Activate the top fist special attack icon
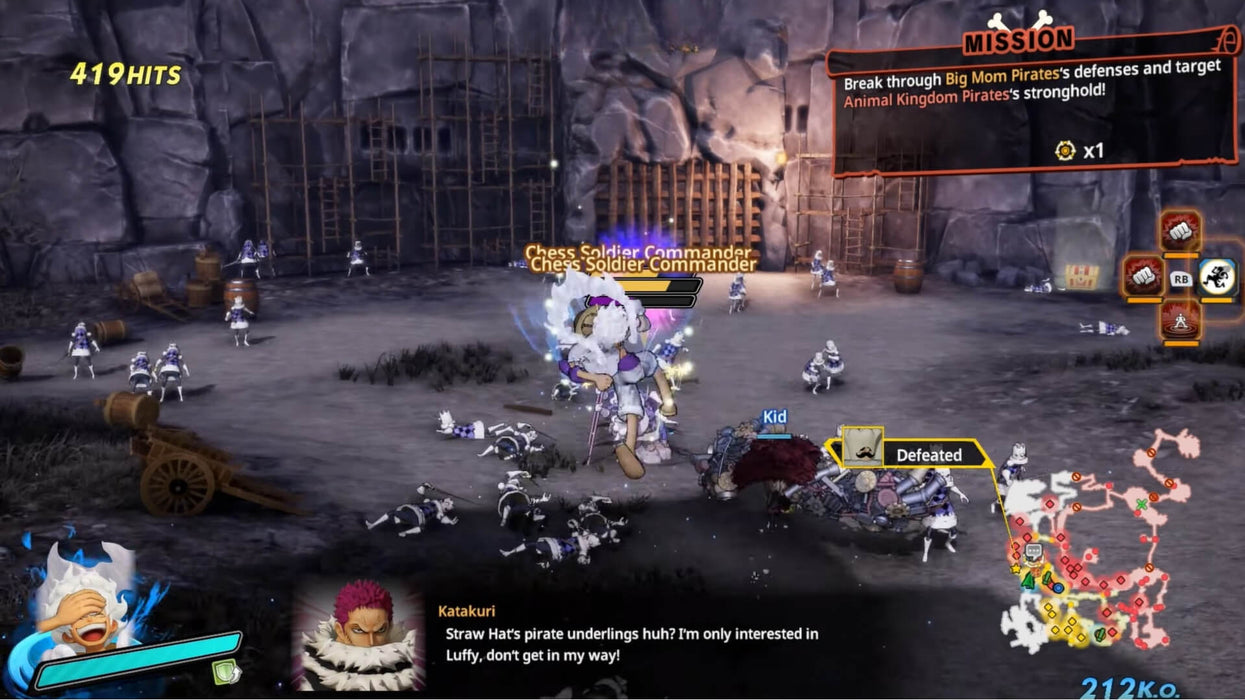The image size is (1245, 700). pyautogui.click(x=1180, y=231)
